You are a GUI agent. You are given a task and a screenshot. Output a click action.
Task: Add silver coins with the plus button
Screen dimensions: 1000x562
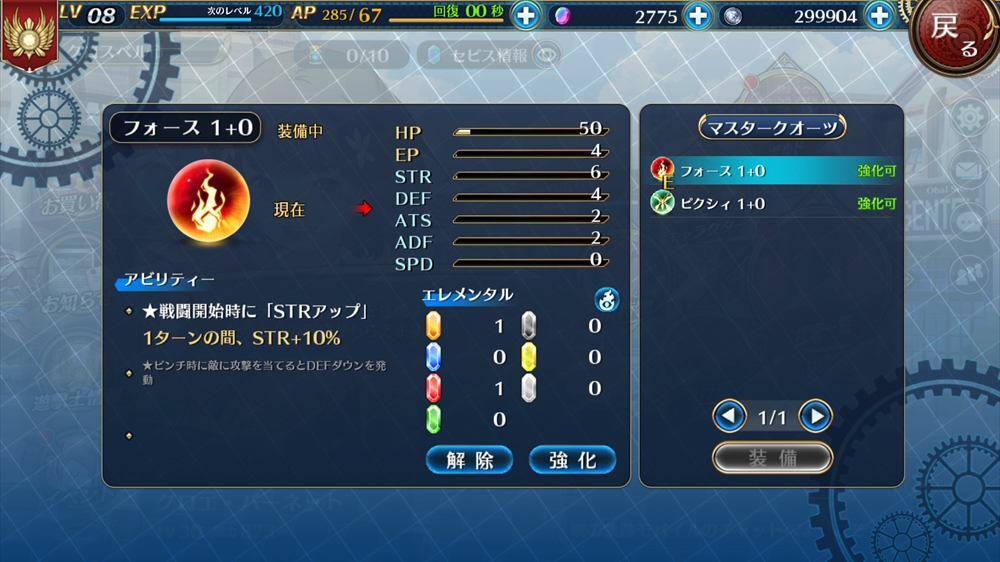click(879, 16)
